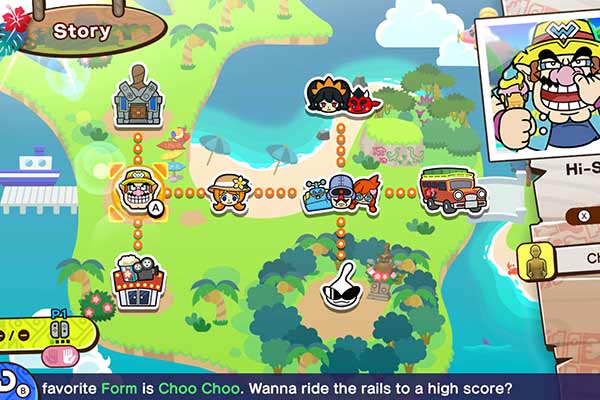Image resolution: width=600 pixels, height=400 pixels.
Task: Select Wario's highlighted stage on the map
Action: click(137, 190)
